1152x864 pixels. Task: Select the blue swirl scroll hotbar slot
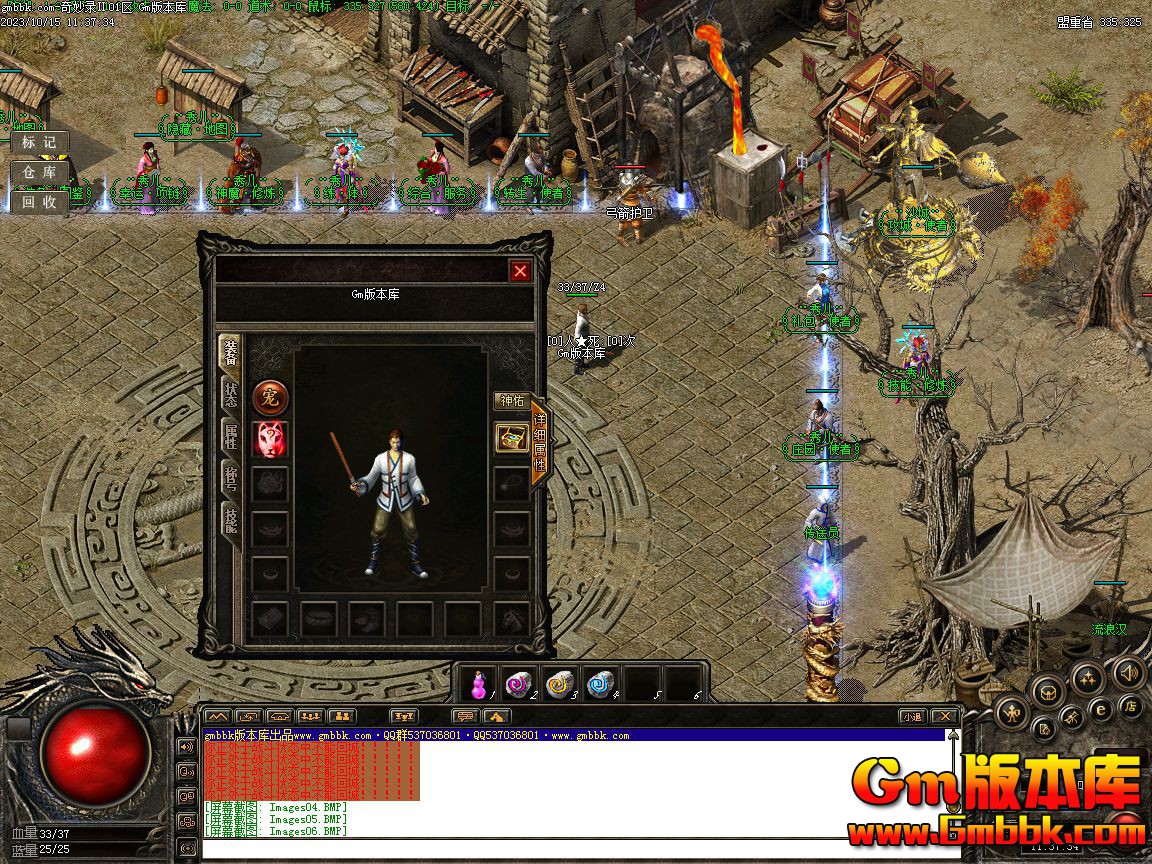point(599,684)
